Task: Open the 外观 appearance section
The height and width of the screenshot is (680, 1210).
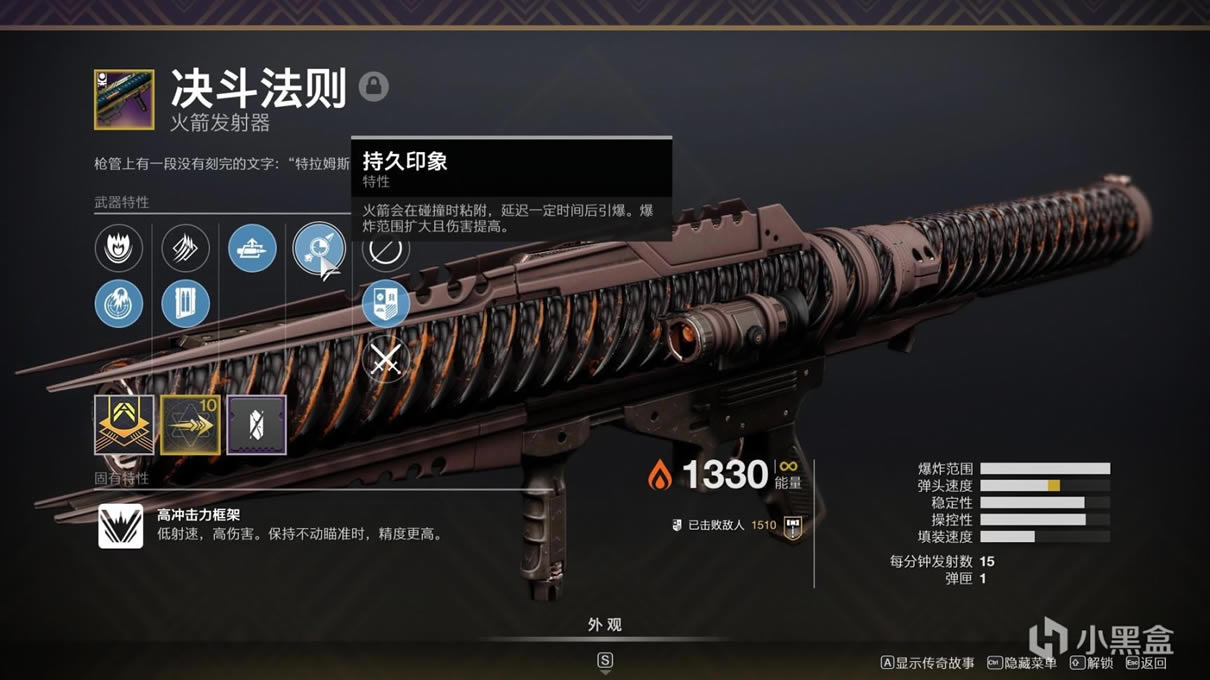Action: 604,625
